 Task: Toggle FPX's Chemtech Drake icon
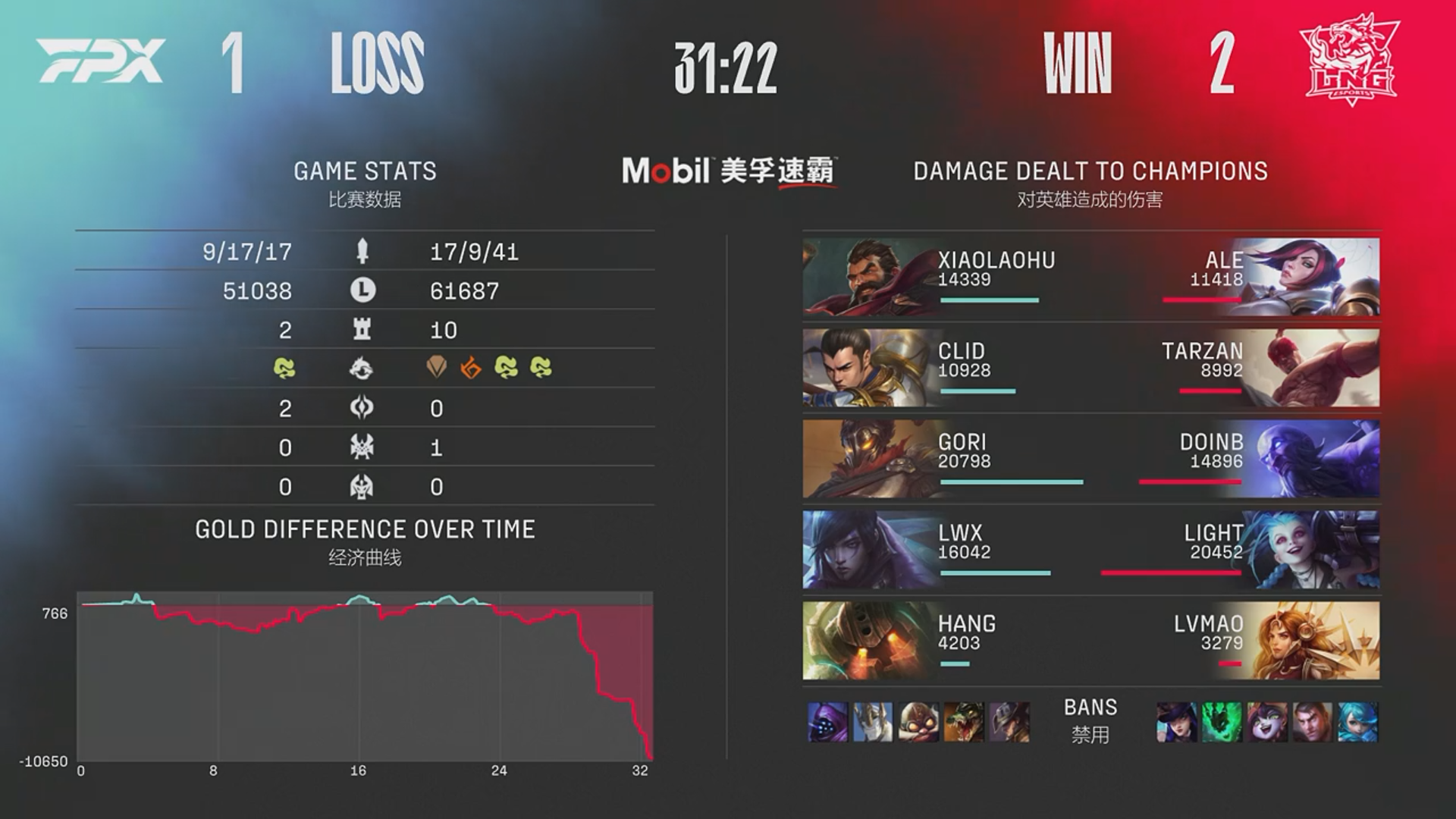286,366
